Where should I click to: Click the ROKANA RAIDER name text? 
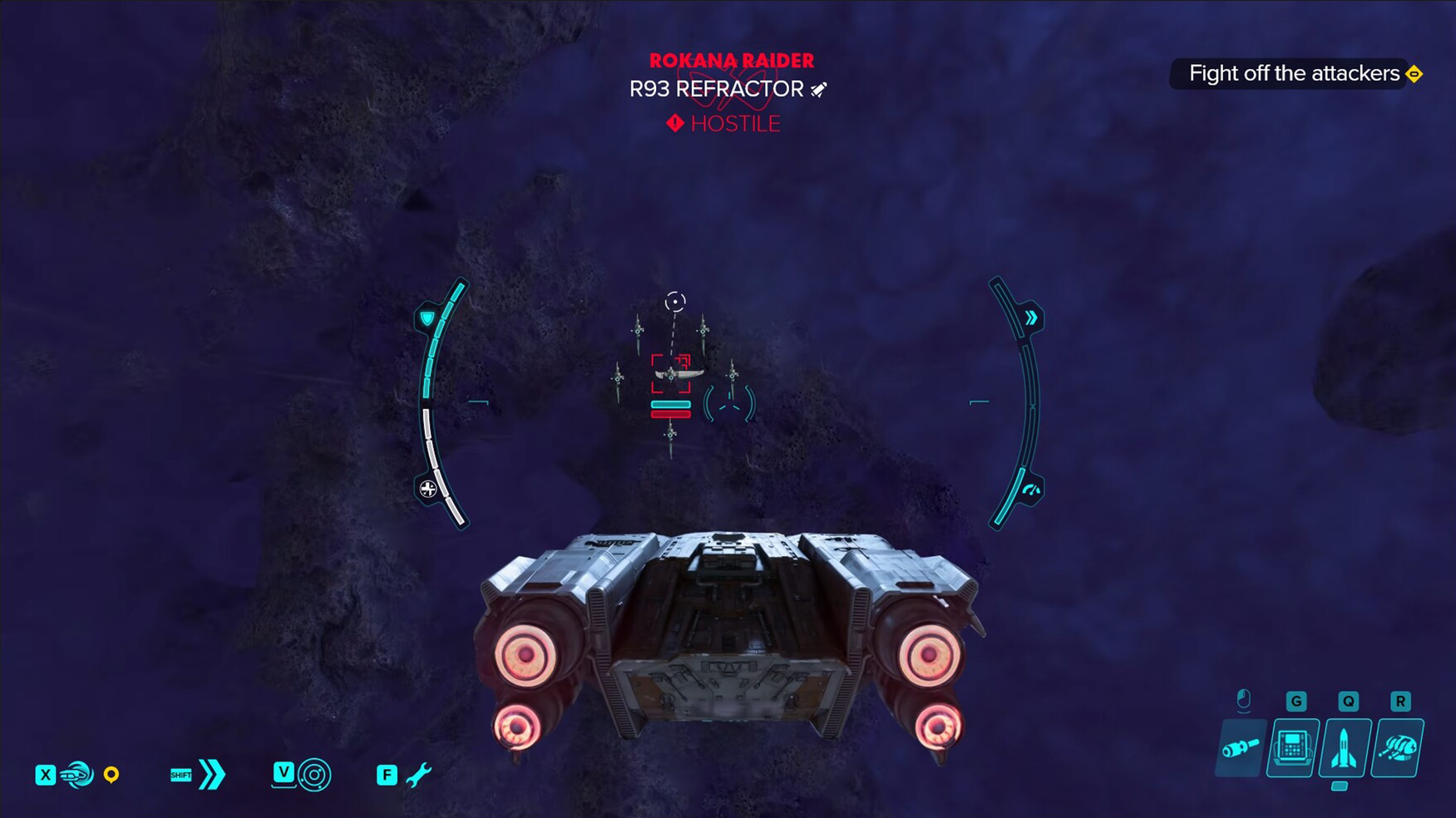point(732,60)
